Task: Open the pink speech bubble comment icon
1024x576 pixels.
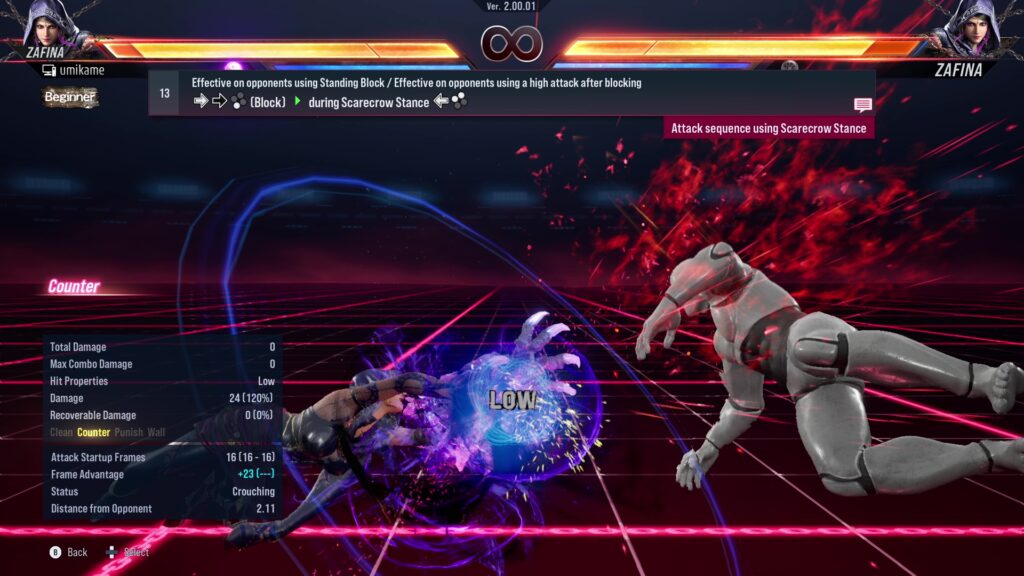Action: (x=862, y=104)
